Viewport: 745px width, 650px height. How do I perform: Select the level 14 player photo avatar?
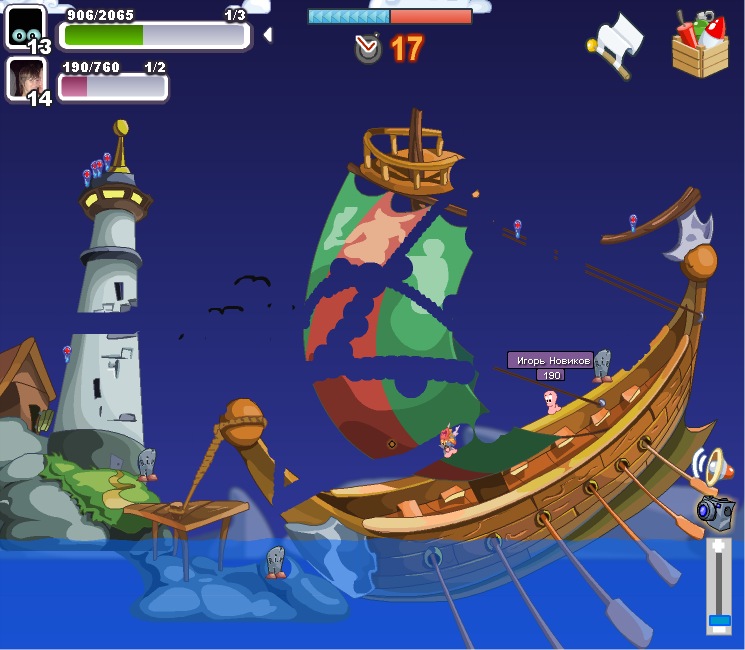(x=25, y=78)
